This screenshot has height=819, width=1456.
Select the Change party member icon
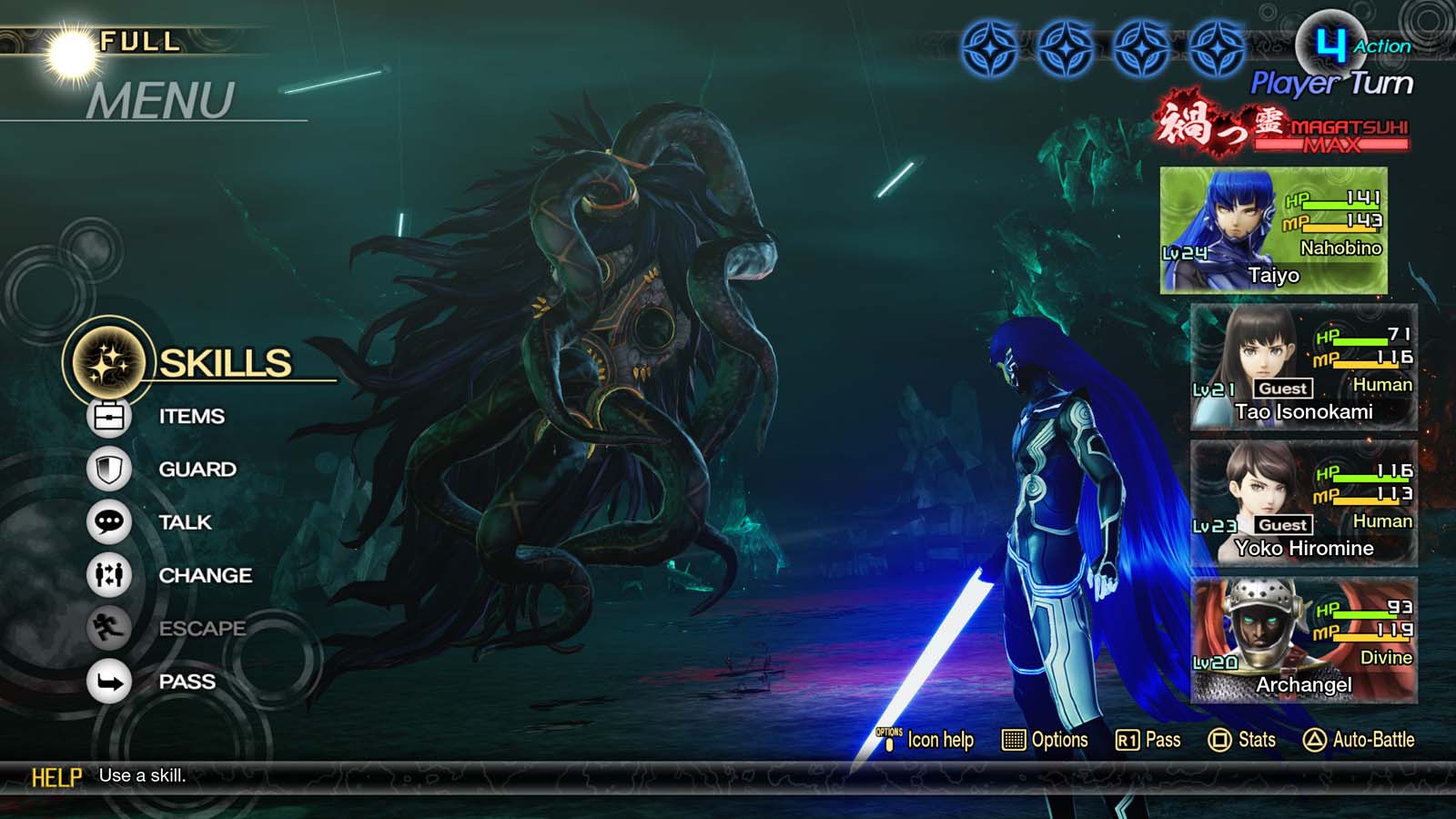pyautogui.click(x=108, y=575)
